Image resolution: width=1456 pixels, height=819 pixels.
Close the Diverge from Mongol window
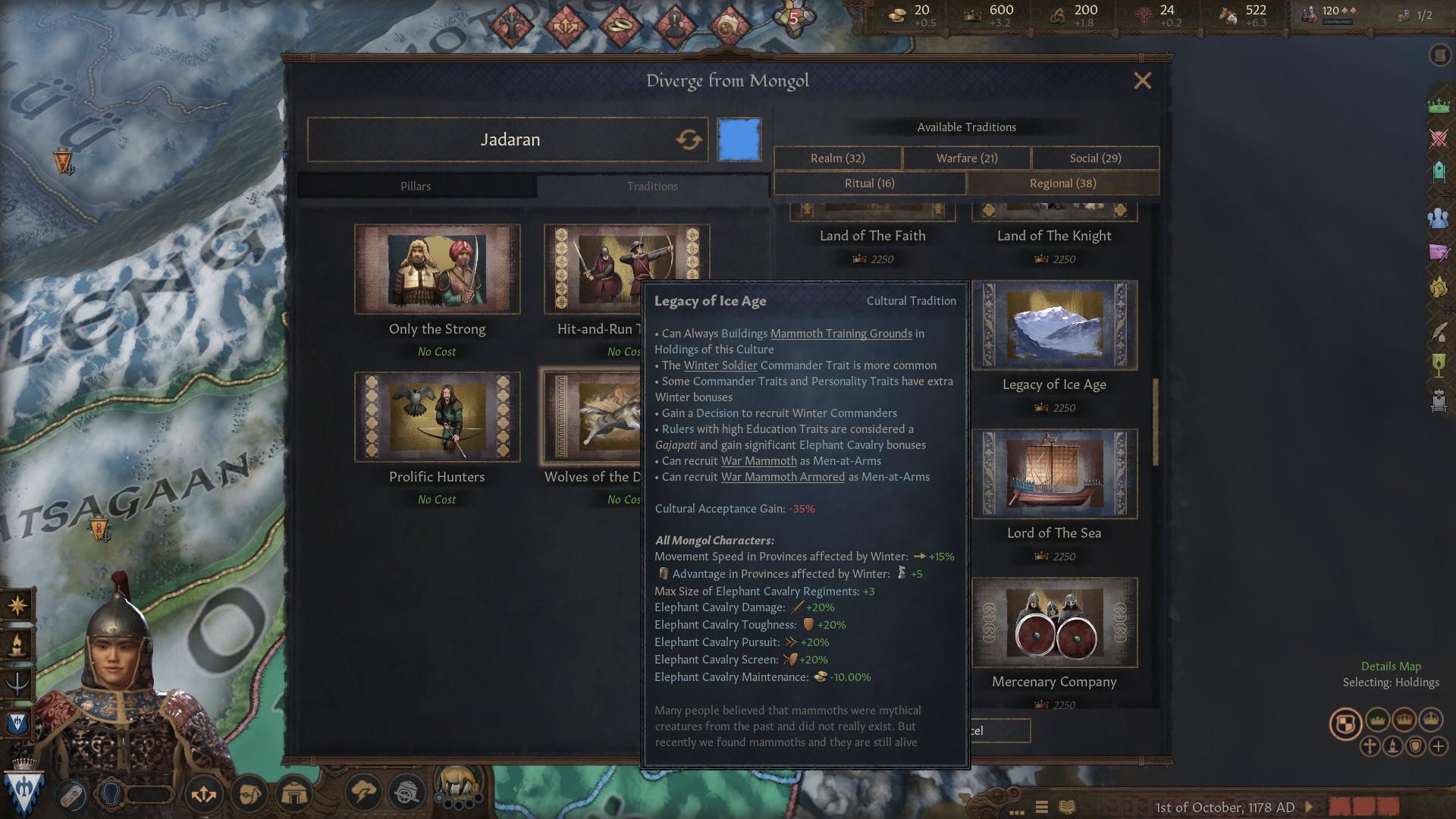click(x=1142, y=80)
